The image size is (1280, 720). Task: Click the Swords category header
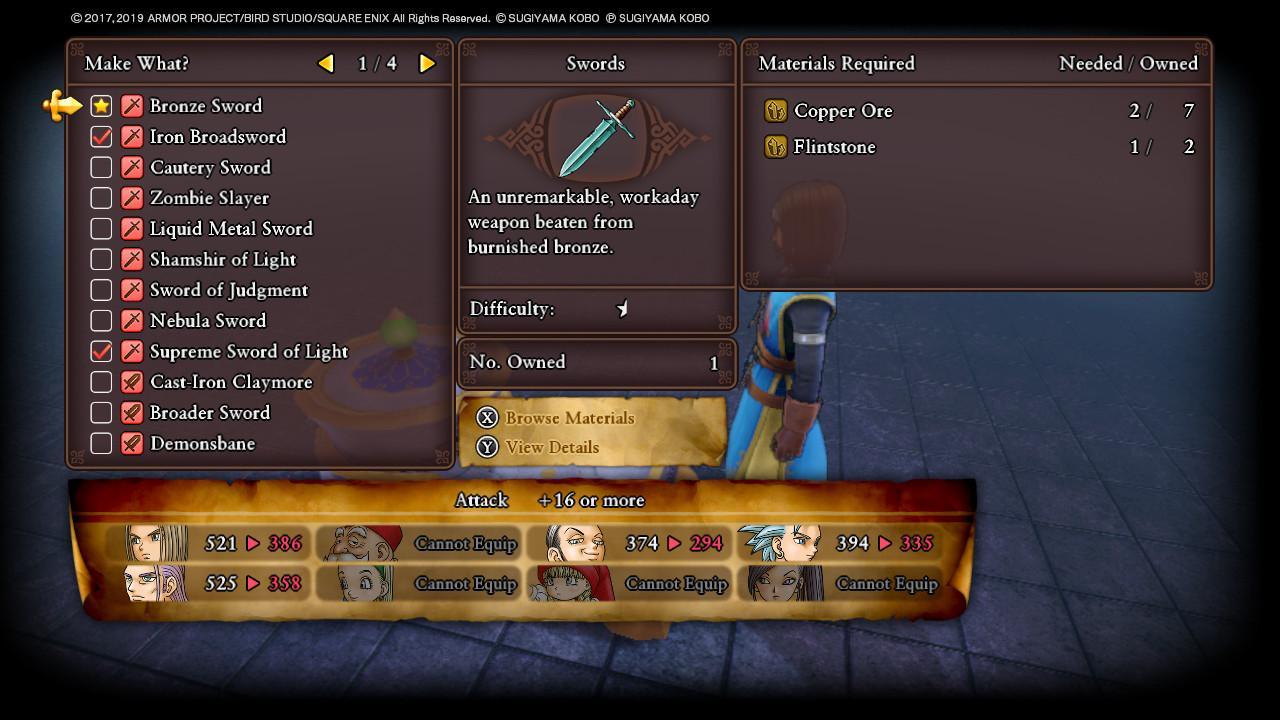coord(596,63)
